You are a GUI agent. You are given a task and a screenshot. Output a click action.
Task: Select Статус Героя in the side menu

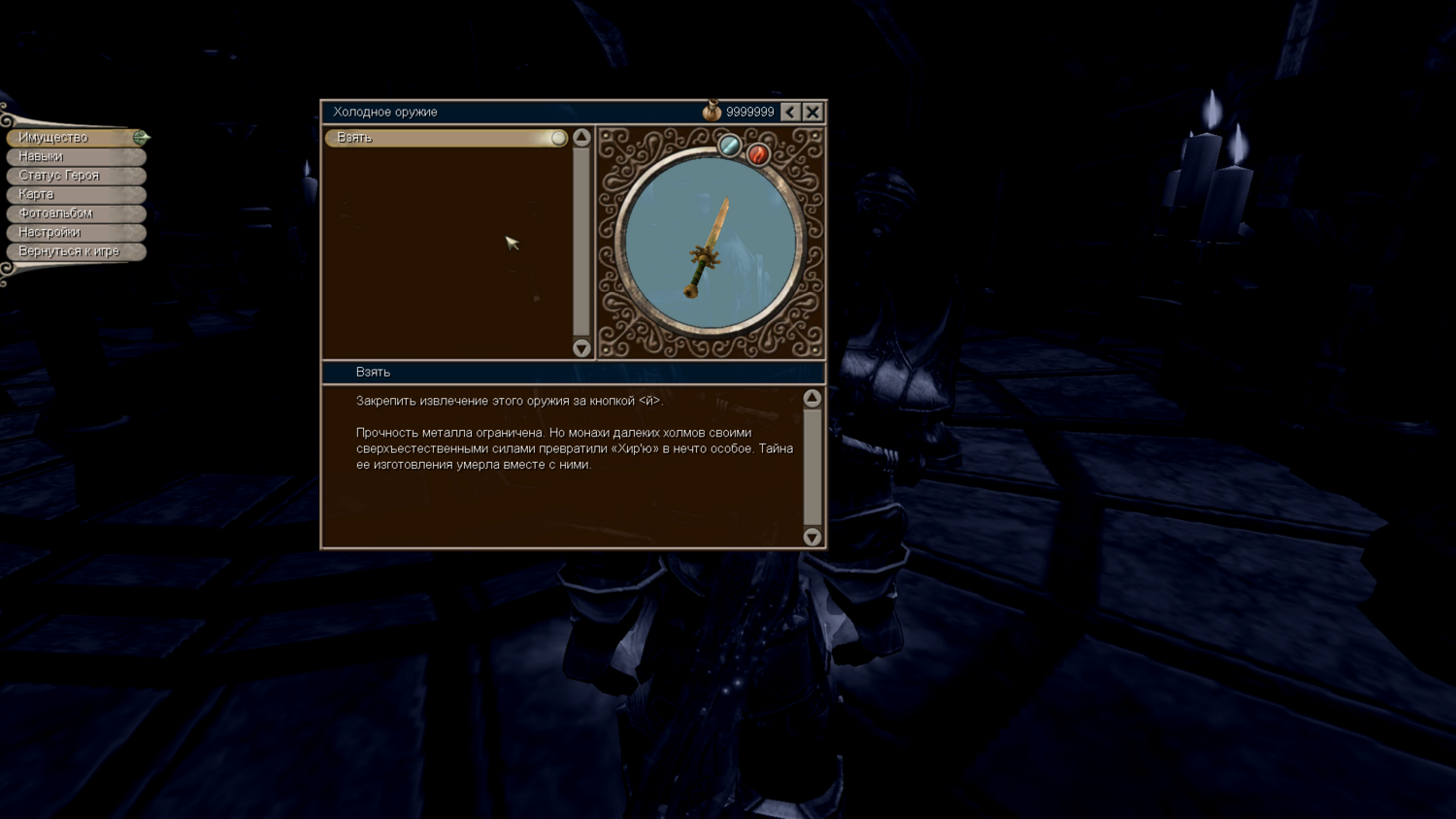pos(75,176)
